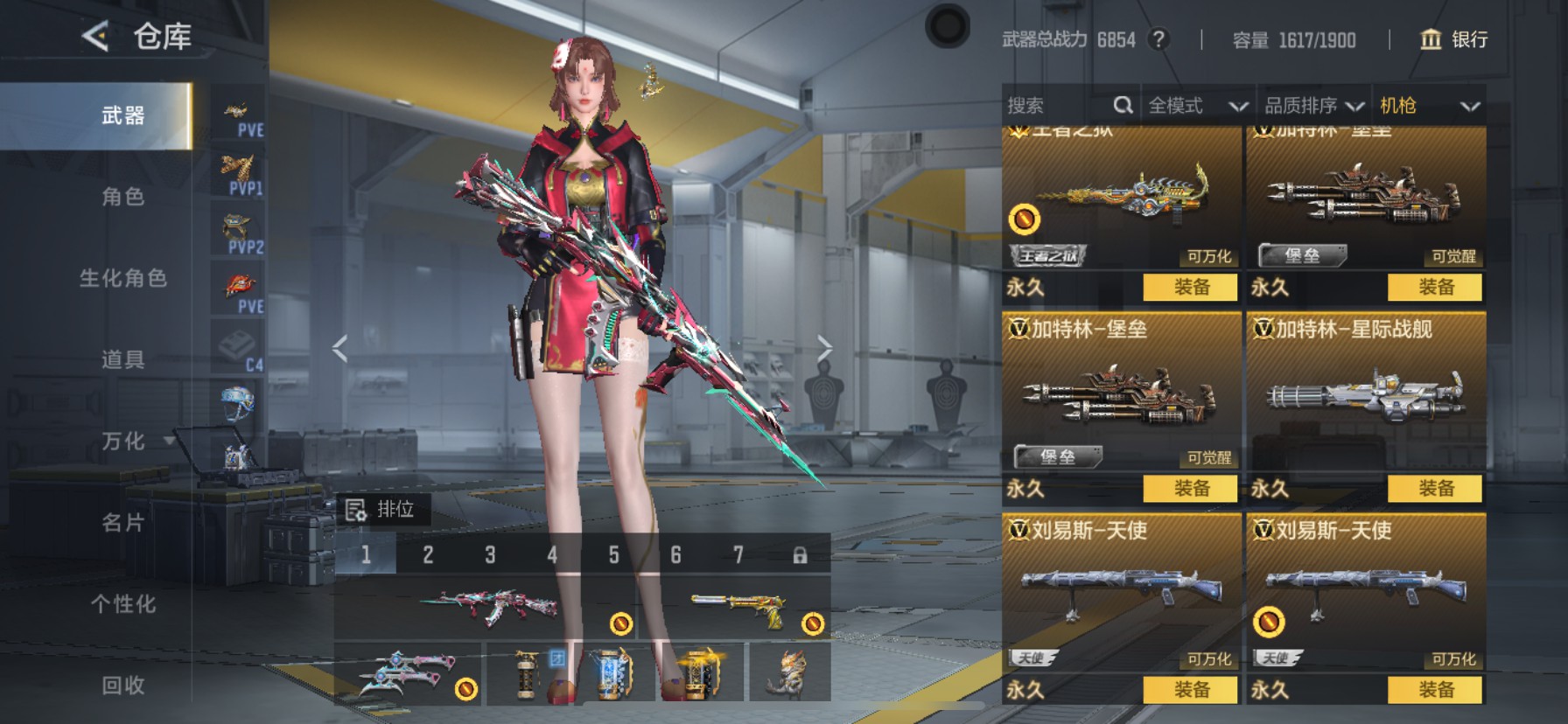Show weapon power help question mark
Viewport: 1568px width, 724px height.
point(1158,39)
